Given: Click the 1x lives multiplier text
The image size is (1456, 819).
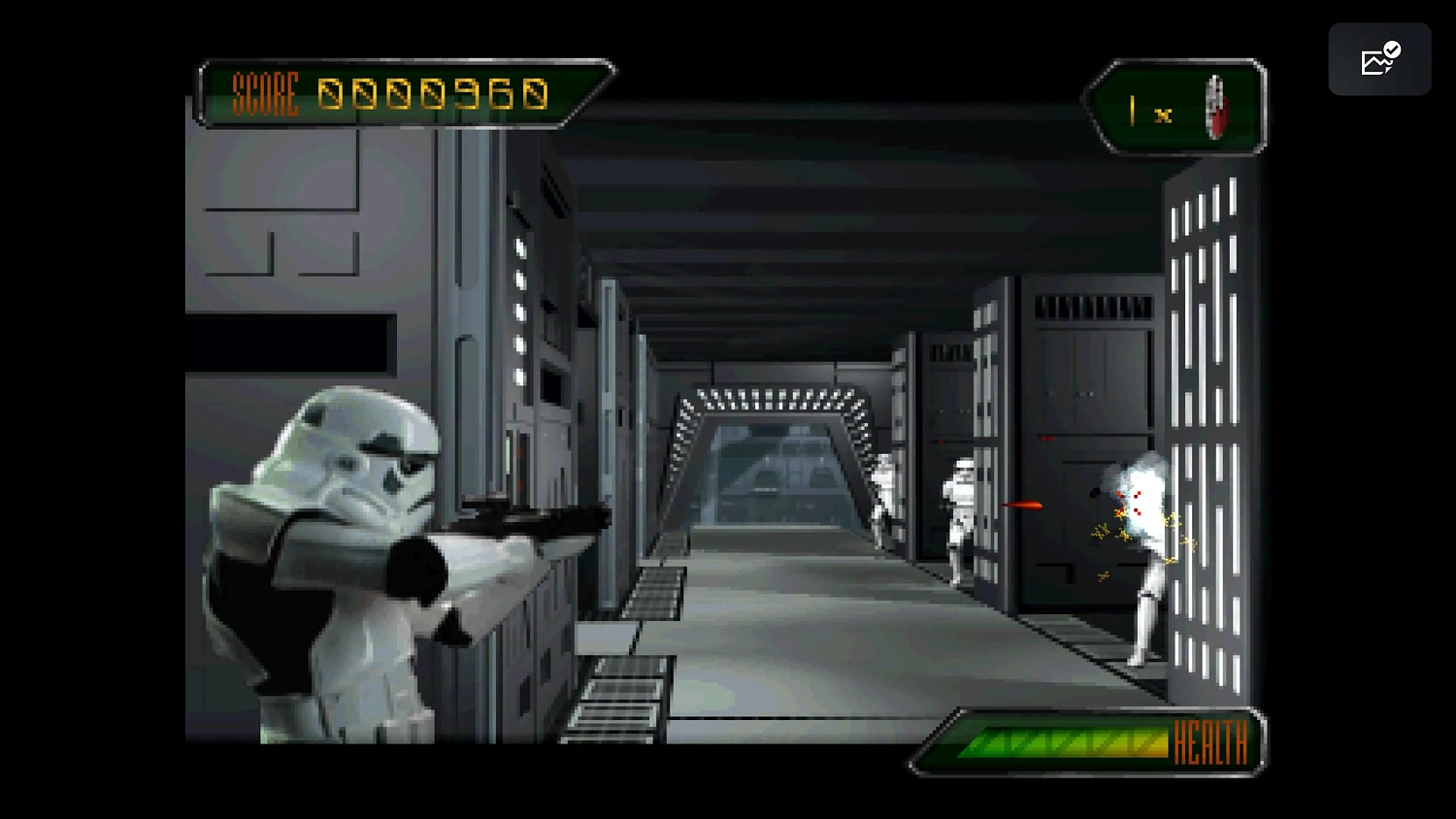Looking at the screenshot, I should click(x=1145, y=112).
